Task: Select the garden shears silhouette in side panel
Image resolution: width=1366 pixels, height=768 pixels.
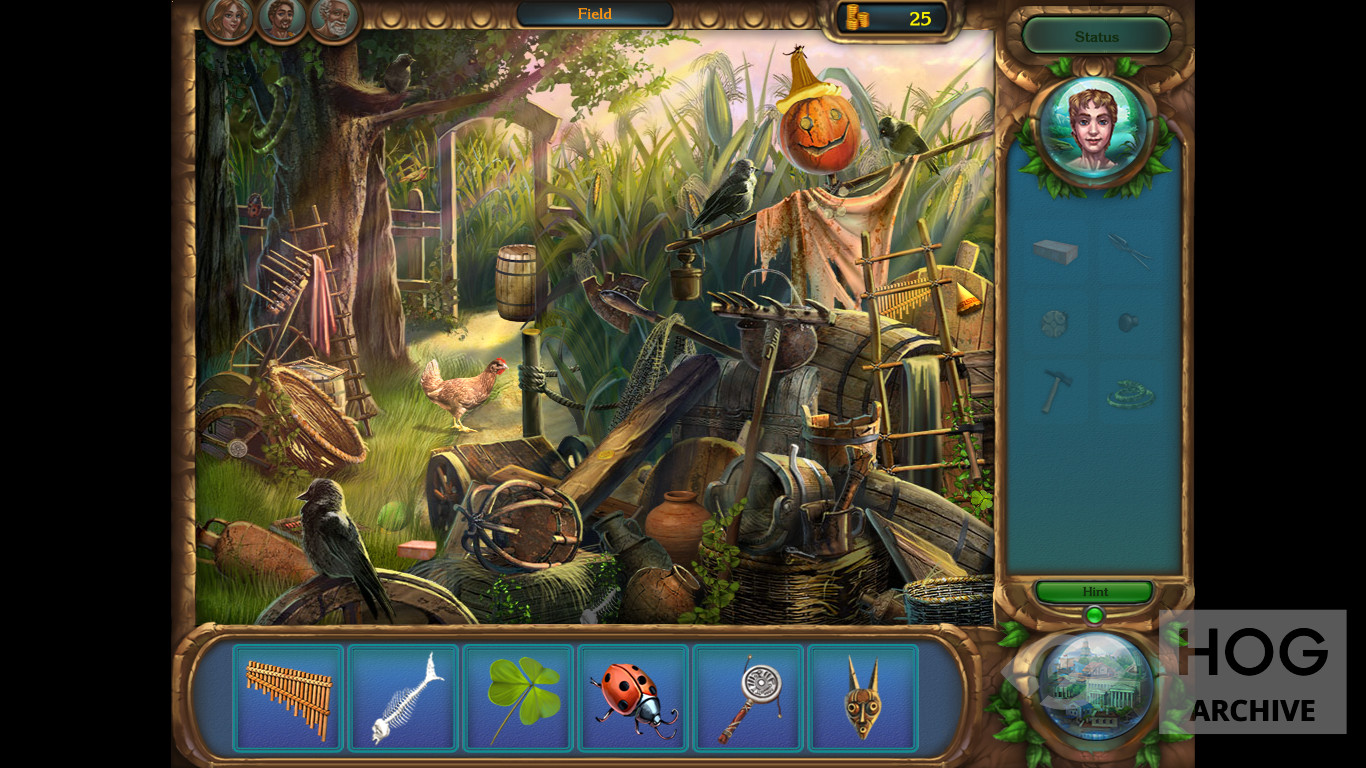Action: pyautogui.click(x=1130, y=250)
